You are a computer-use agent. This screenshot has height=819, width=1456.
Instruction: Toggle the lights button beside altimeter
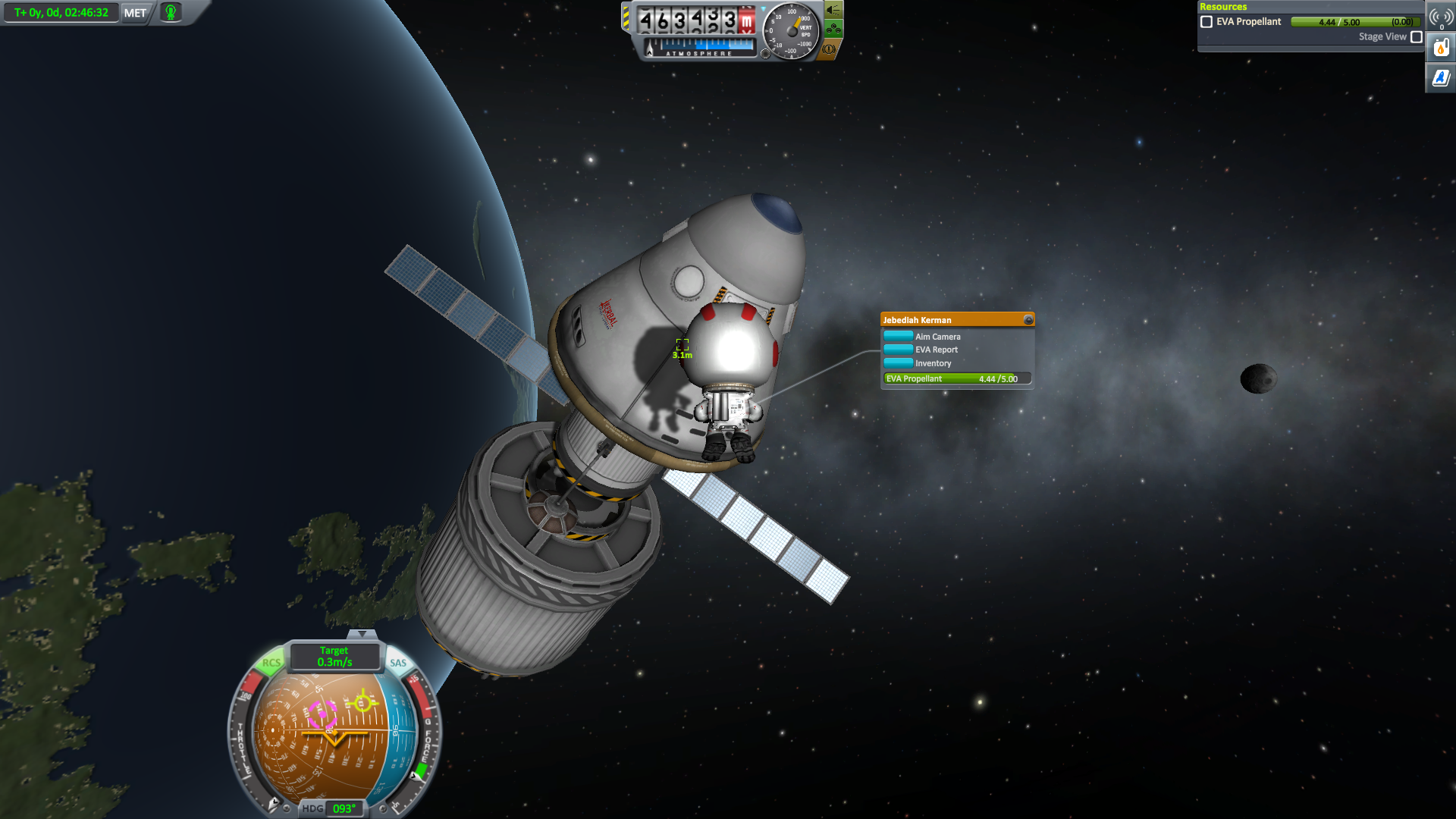833,10
